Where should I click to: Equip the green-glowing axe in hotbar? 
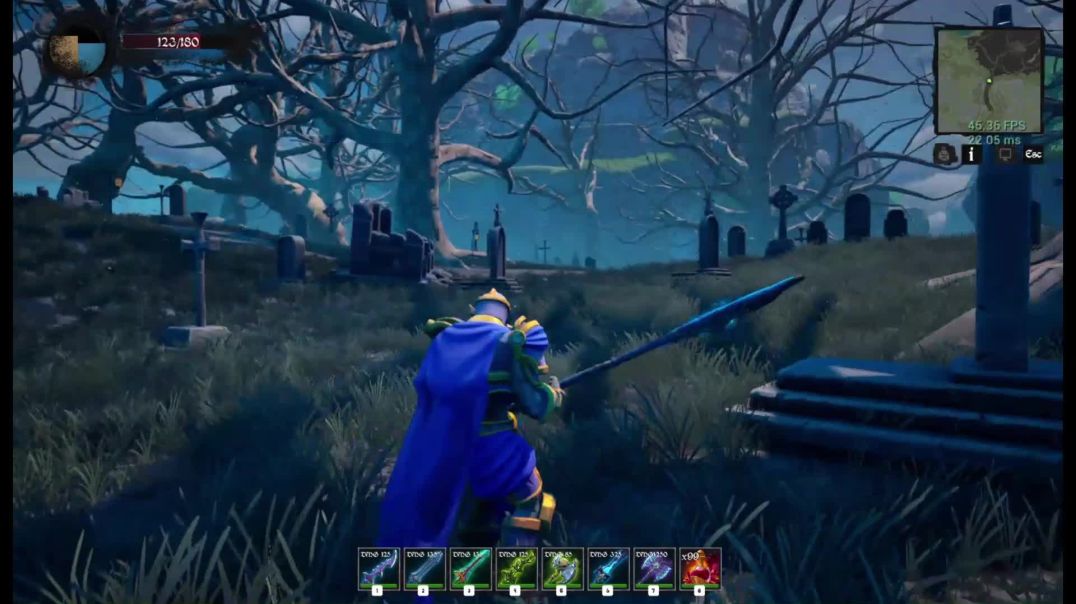pyautogui.click(x=562, y=568)
